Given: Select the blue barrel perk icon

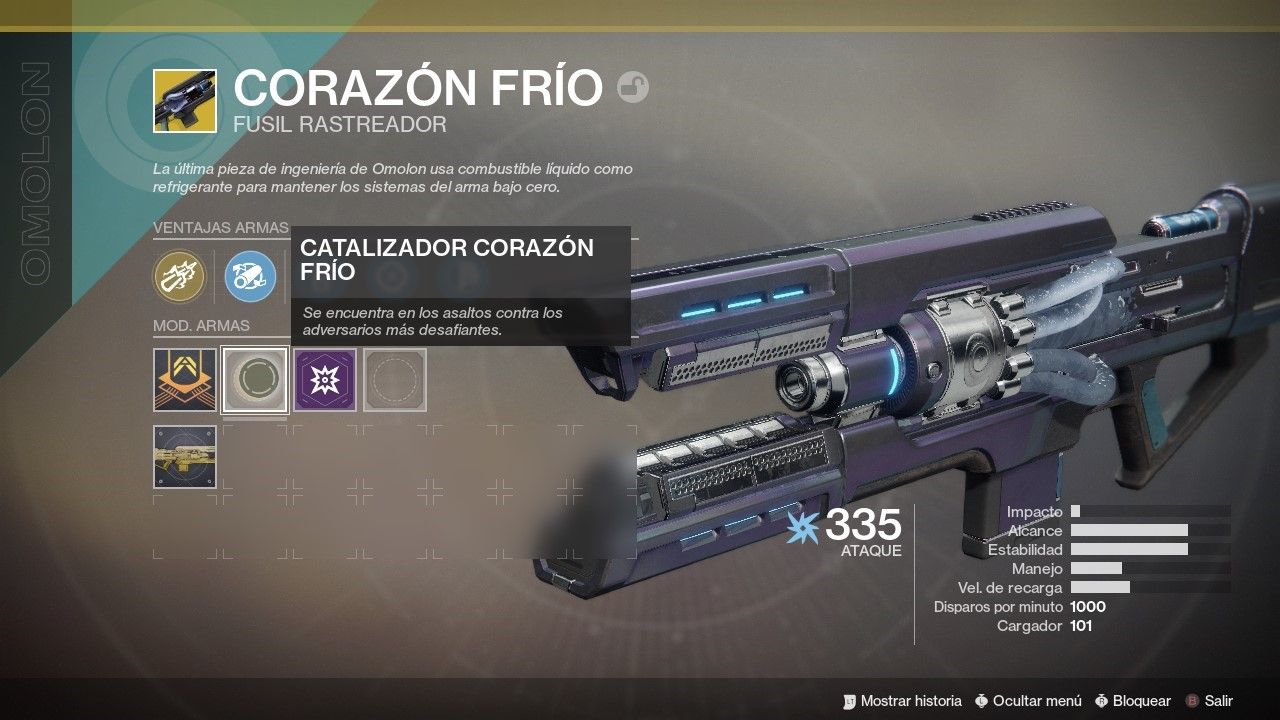Looking at the screenshot, I should 249,276.
